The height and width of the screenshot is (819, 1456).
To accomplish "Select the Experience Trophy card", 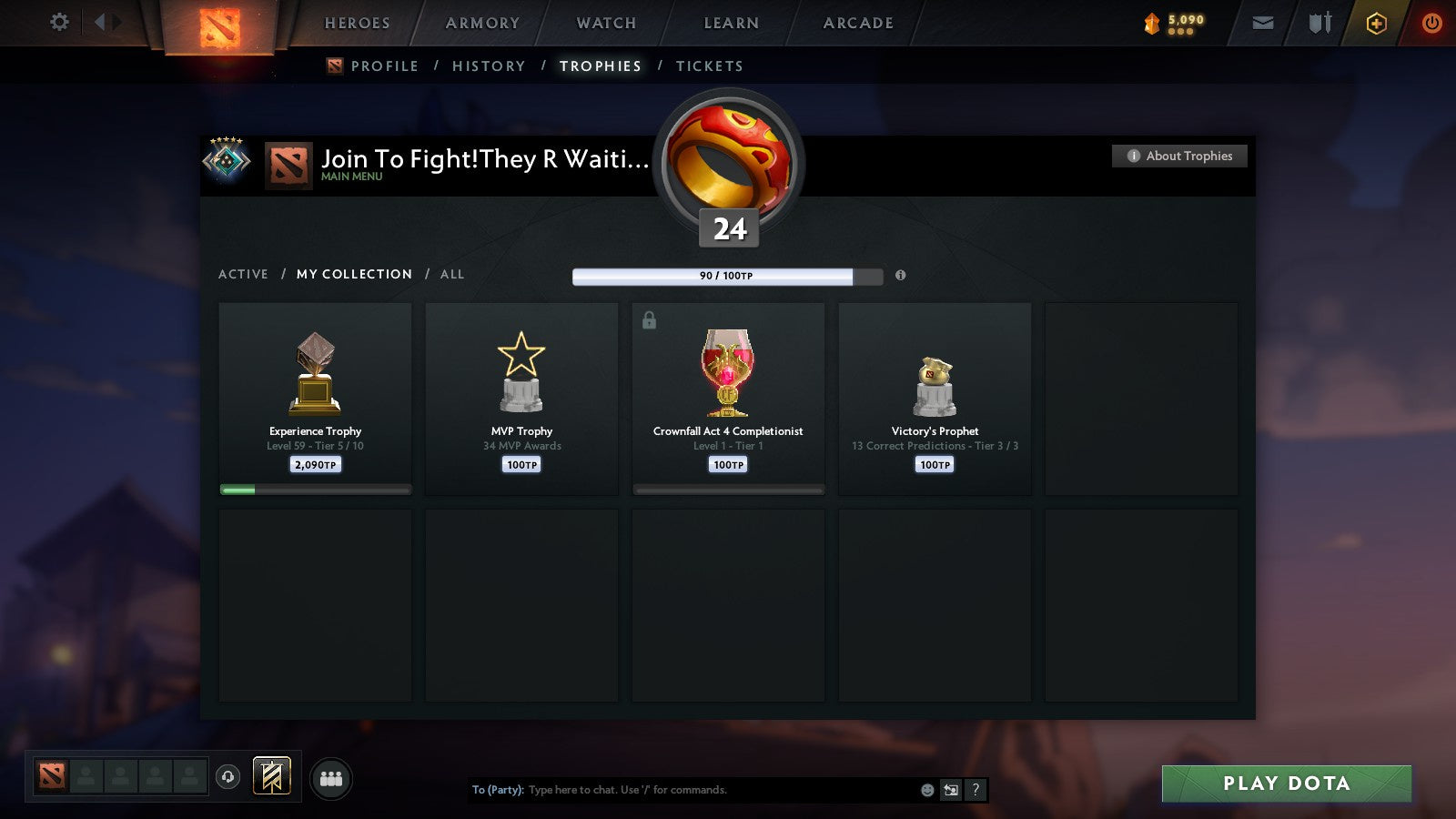I will pyautogui.click(x=315, y=399).
